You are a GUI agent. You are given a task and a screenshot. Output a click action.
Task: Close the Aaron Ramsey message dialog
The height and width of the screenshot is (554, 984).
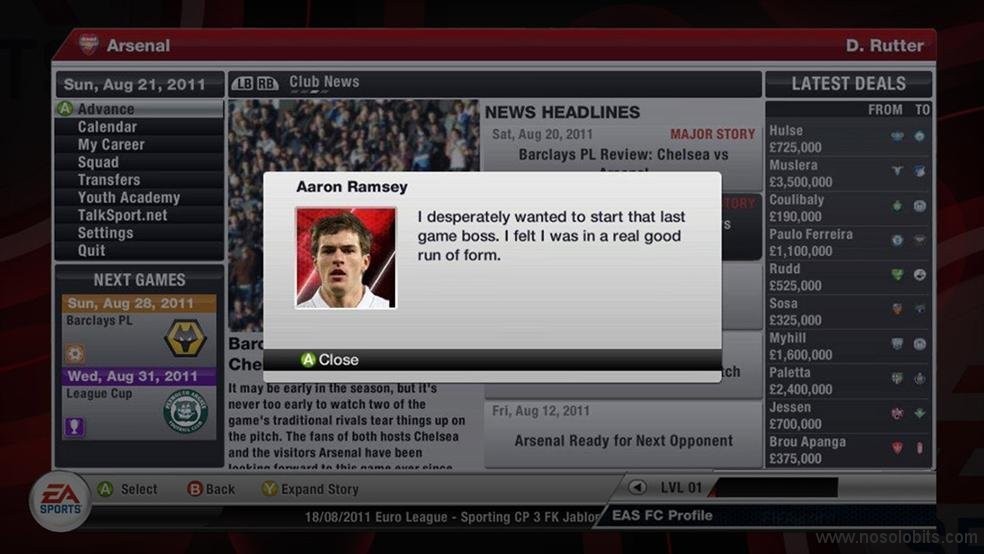click(x=330, y=360)
